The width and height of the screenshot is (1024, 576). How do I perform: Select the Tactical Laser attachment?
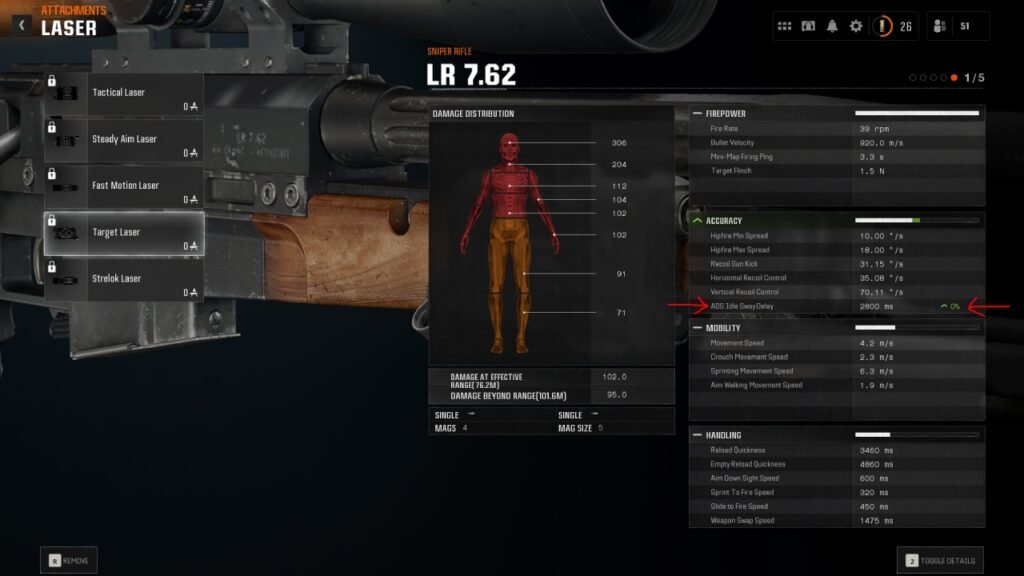pos(123,93)
